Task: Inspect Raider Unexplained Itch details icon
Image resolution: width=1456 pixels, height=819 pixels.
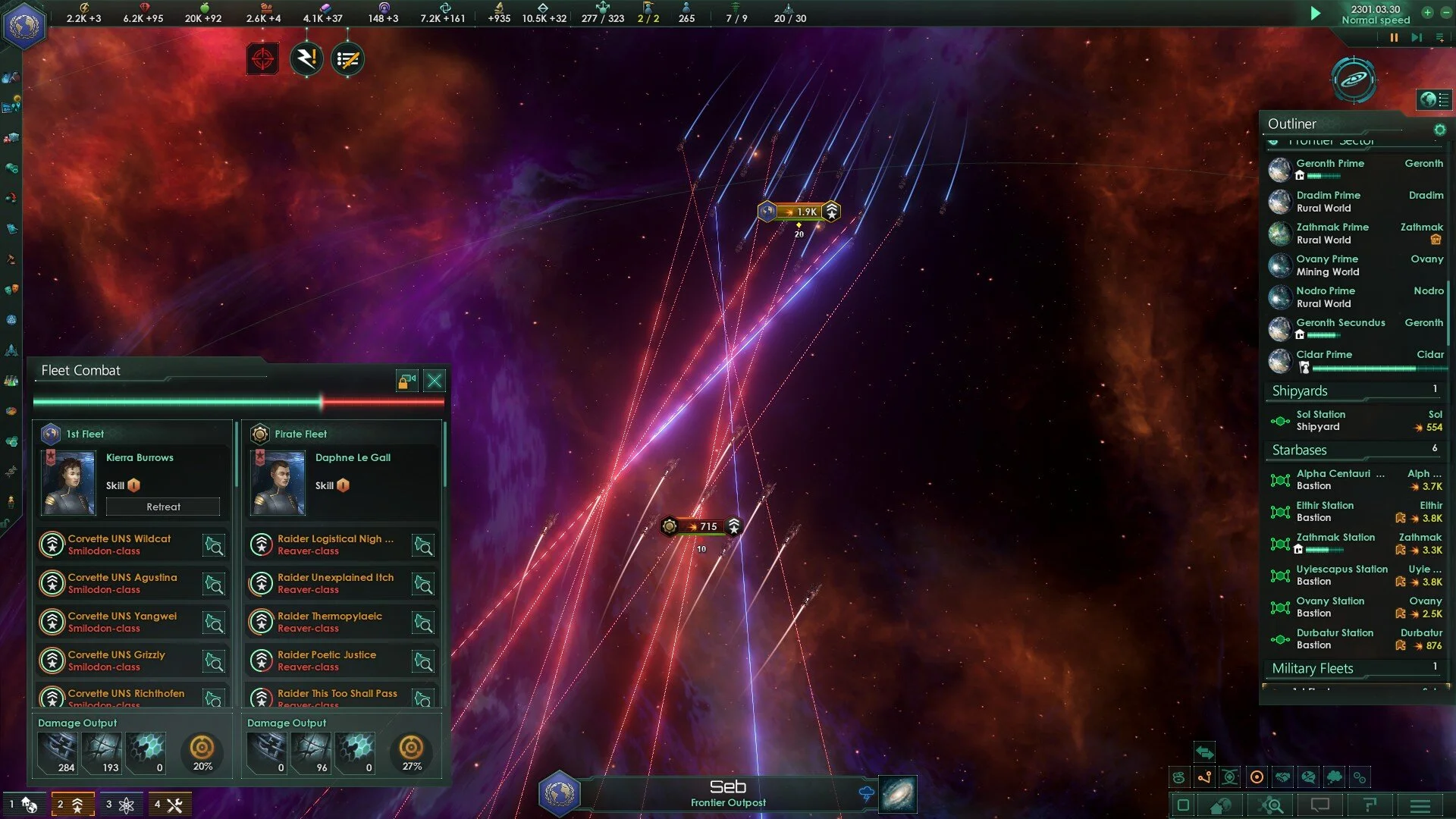Action: [422, 584]
